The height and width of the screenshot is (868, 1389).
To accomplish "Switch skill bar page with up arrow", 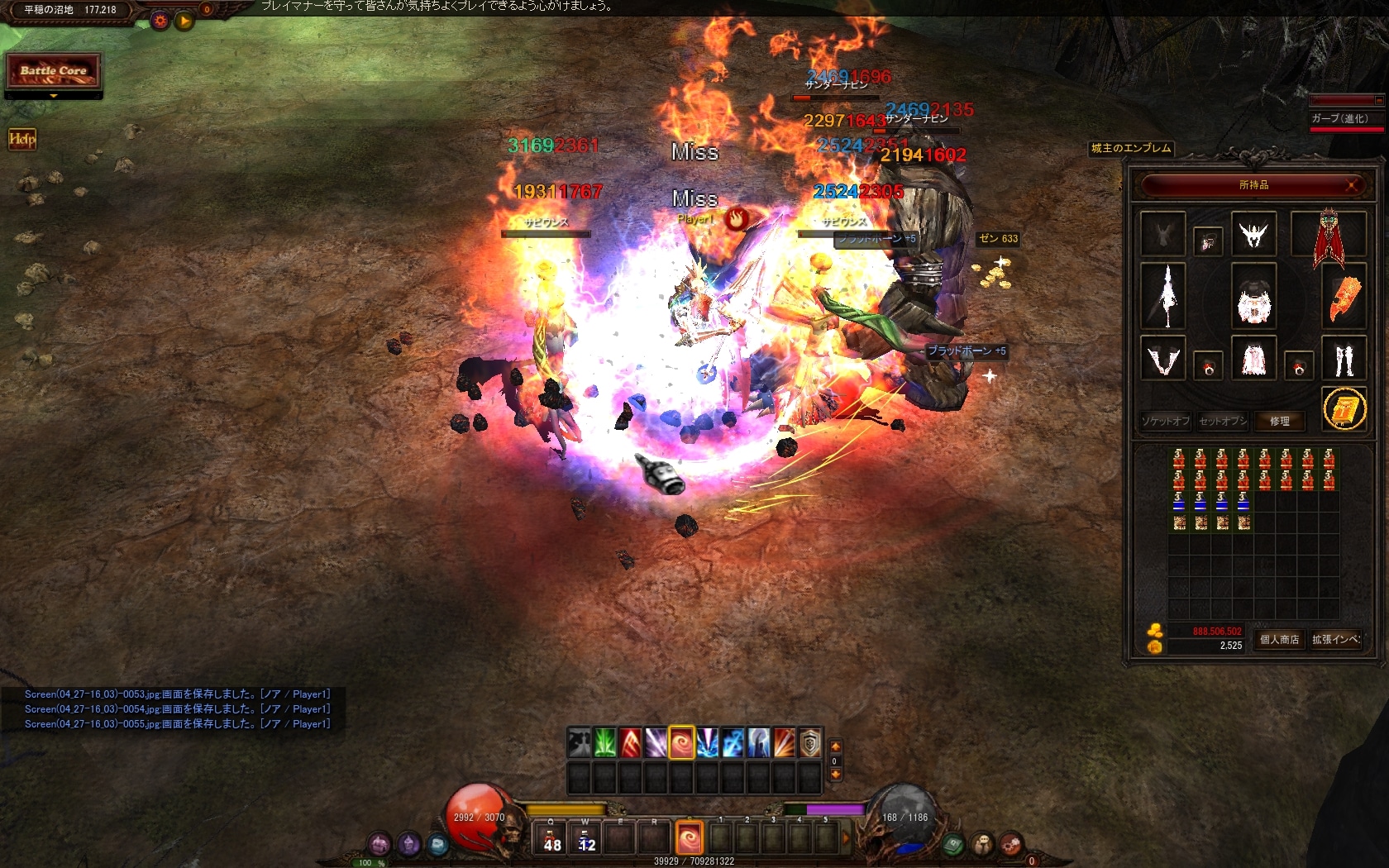I will click(x=835, y=746).
